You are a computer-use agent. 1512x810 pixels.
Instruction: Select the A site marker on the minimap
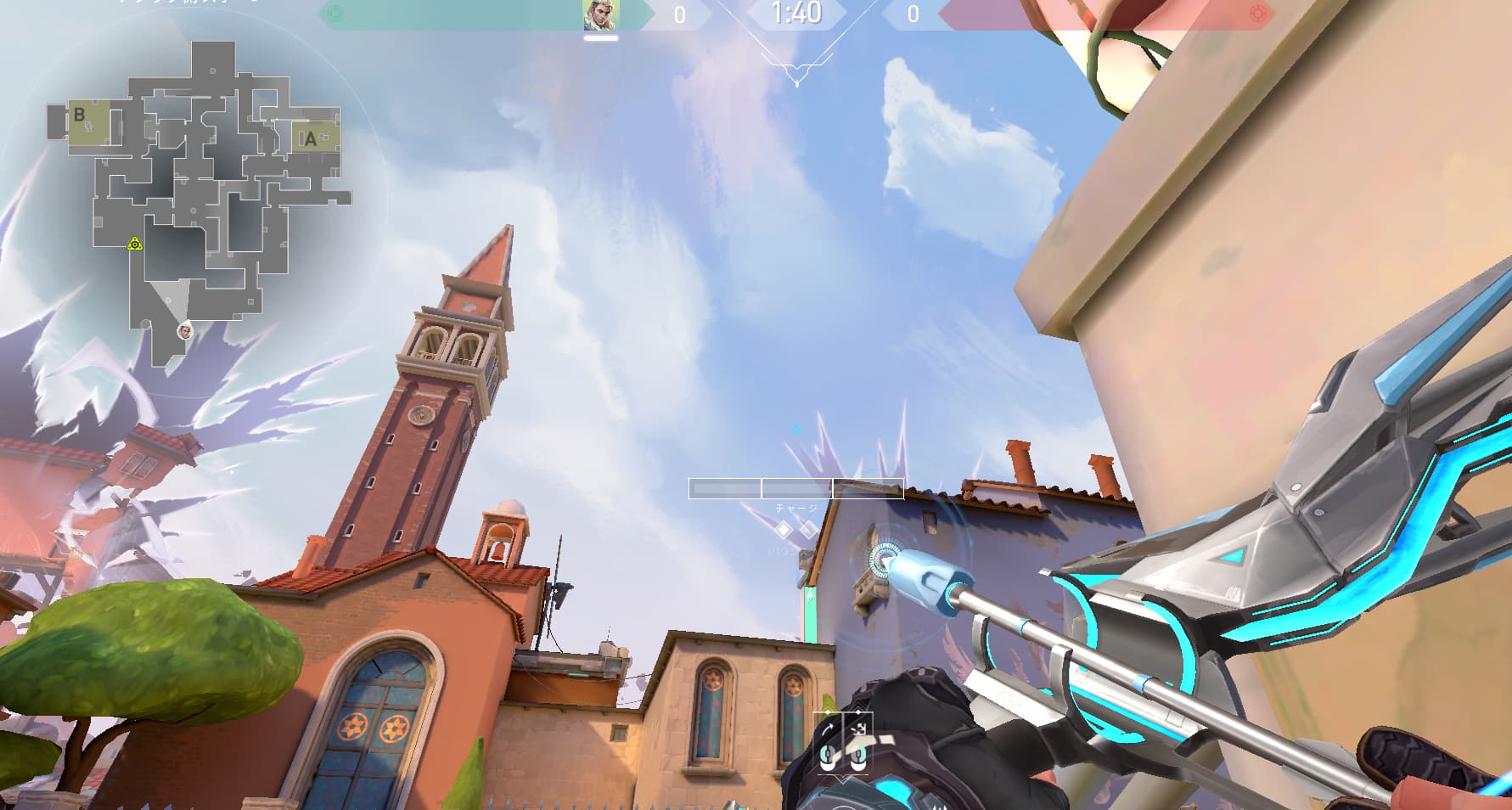pyautogui.click(x=311, y=139)
